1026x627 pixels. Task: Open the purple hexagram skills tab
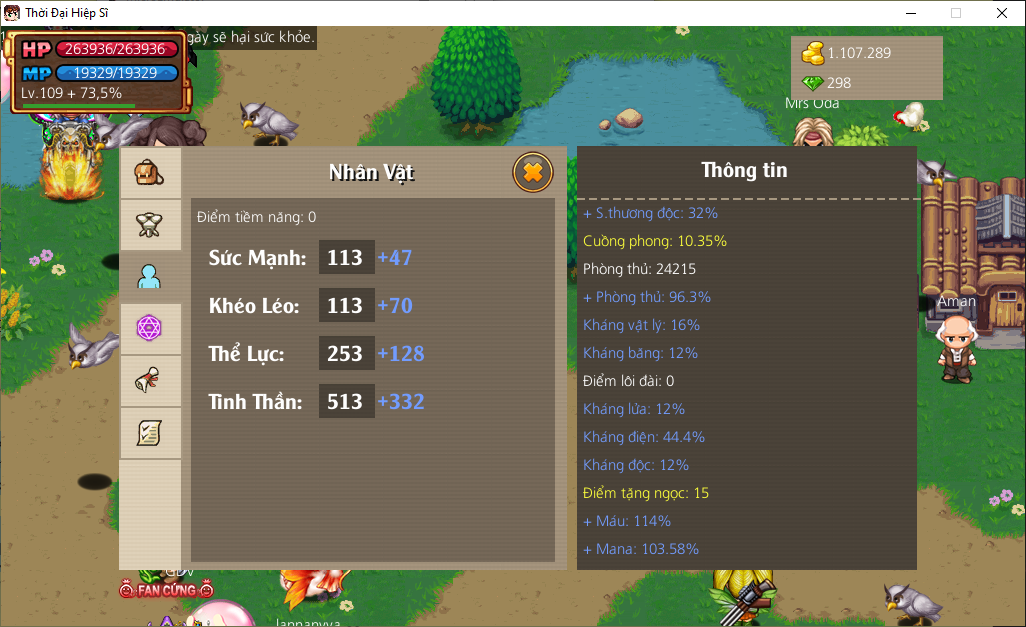[150, 328]
